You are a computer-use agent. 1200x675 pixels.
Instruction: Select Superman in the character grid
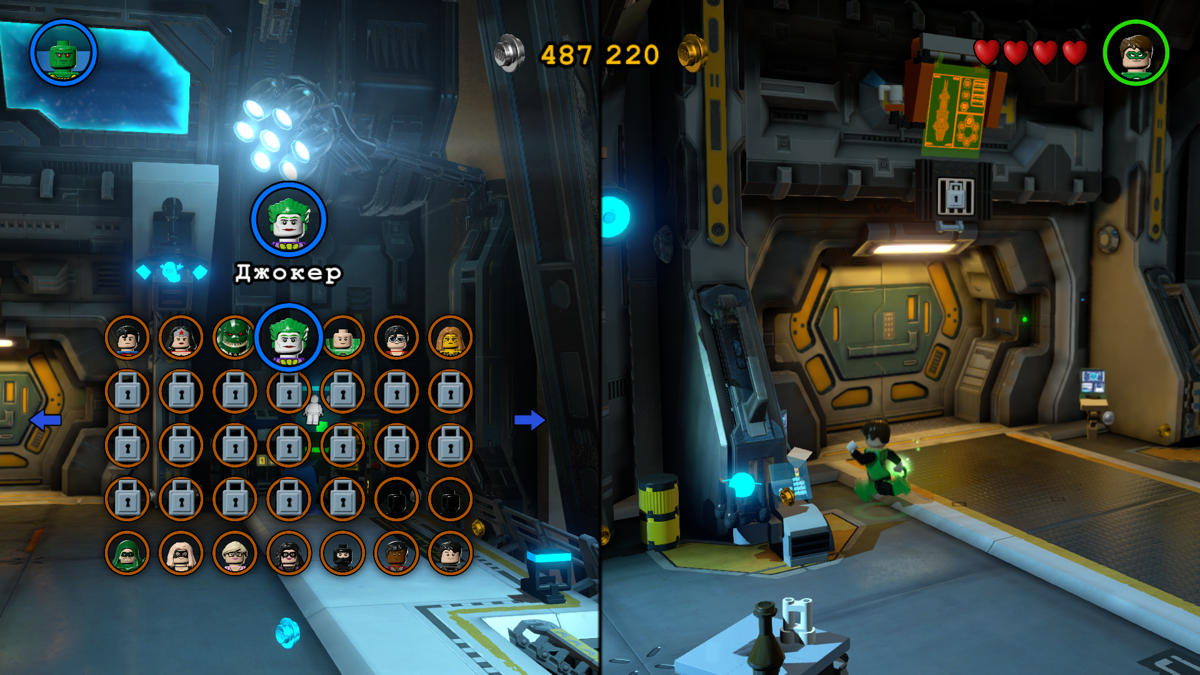click(127, 338)
